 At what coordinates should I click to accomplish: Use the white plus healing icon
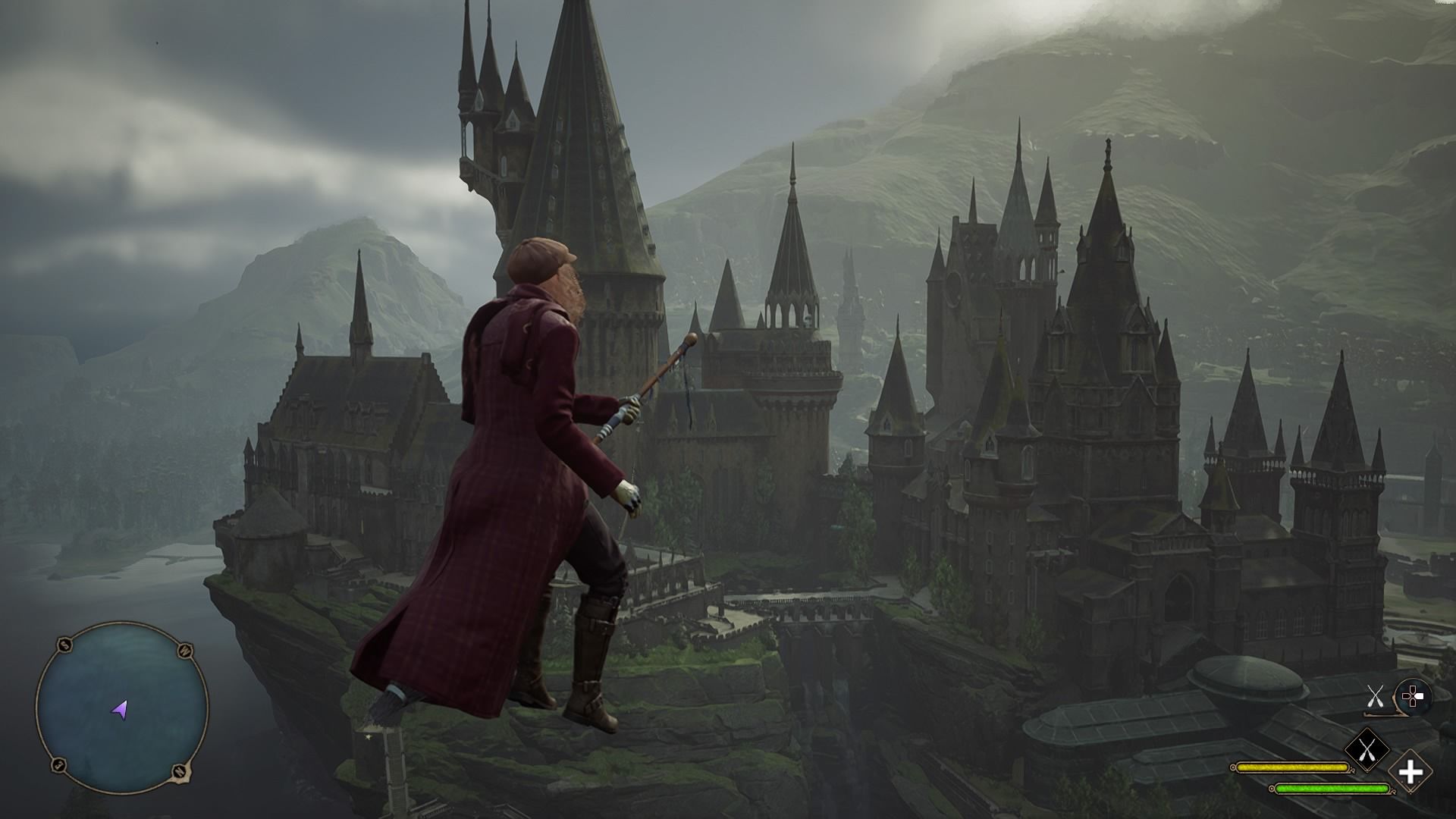[x=1410, y=773]
